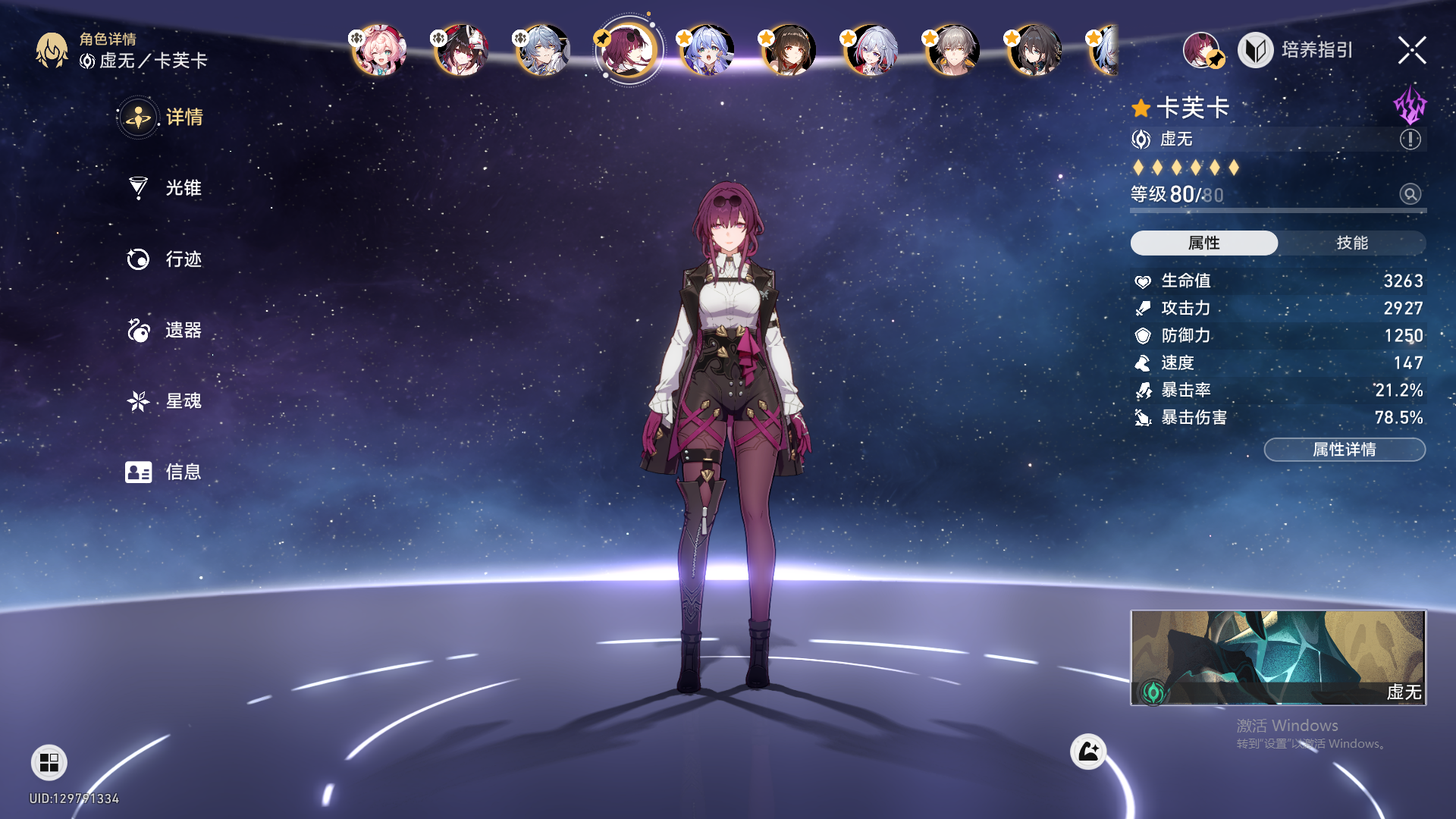Pick the grey-haired male character portrait
This screenshot has width=1456, height=819.
[x=953, y=51]
